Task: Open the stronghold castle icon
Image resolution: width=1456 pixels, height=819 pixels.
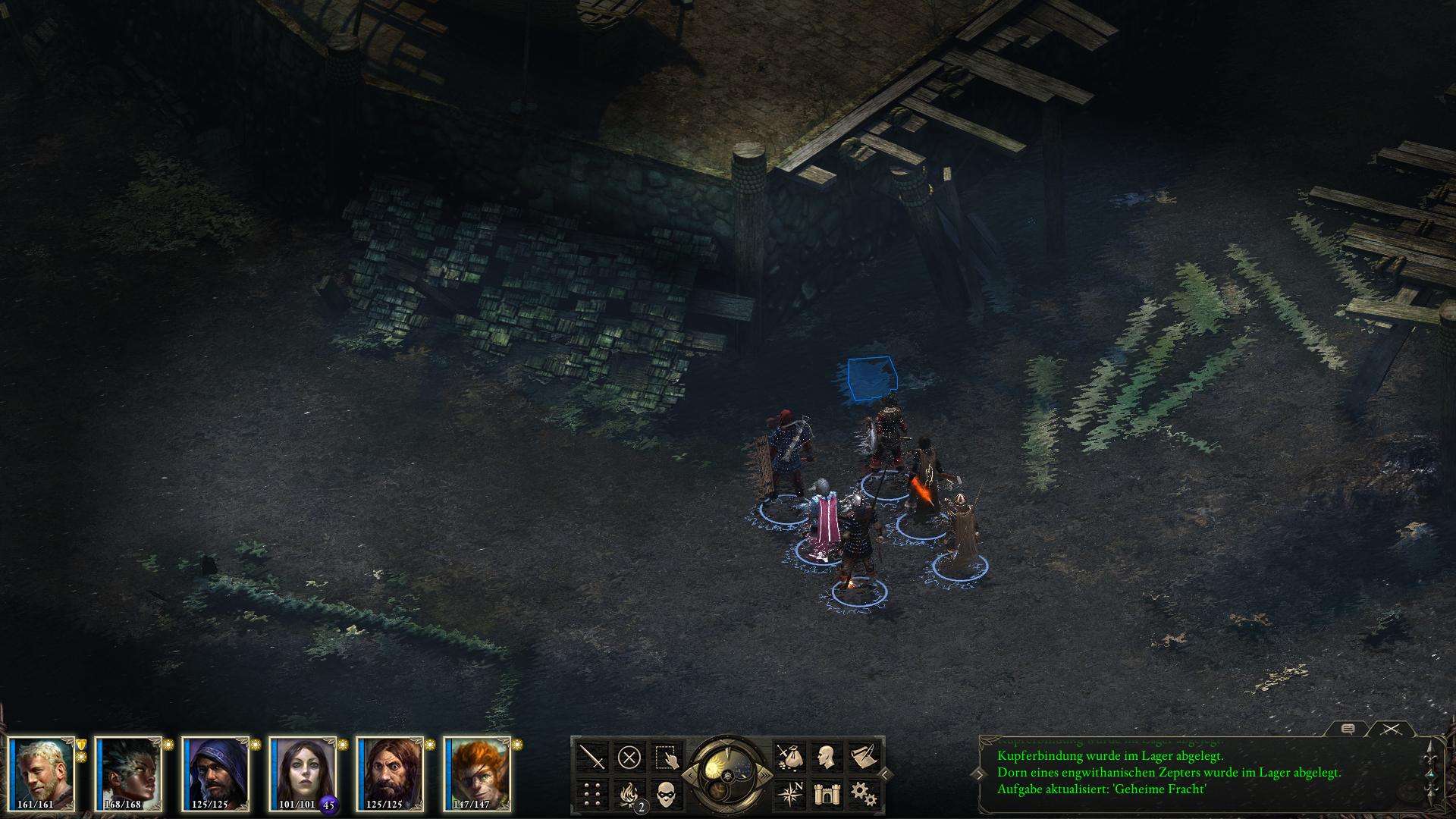Action: tap(826, 794)
